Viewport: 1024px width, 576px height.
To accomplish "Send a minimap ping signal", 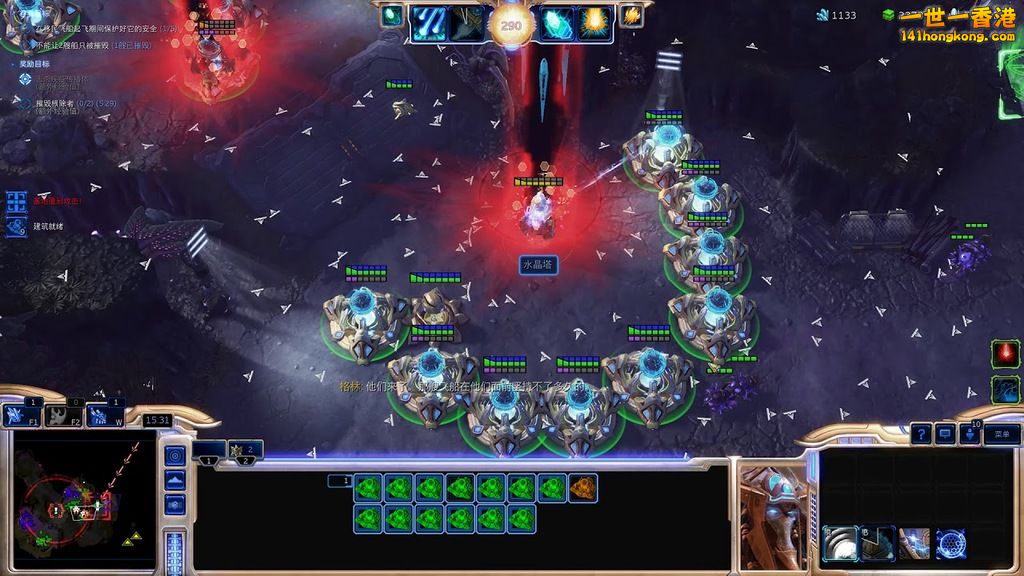I will (175, 456).
